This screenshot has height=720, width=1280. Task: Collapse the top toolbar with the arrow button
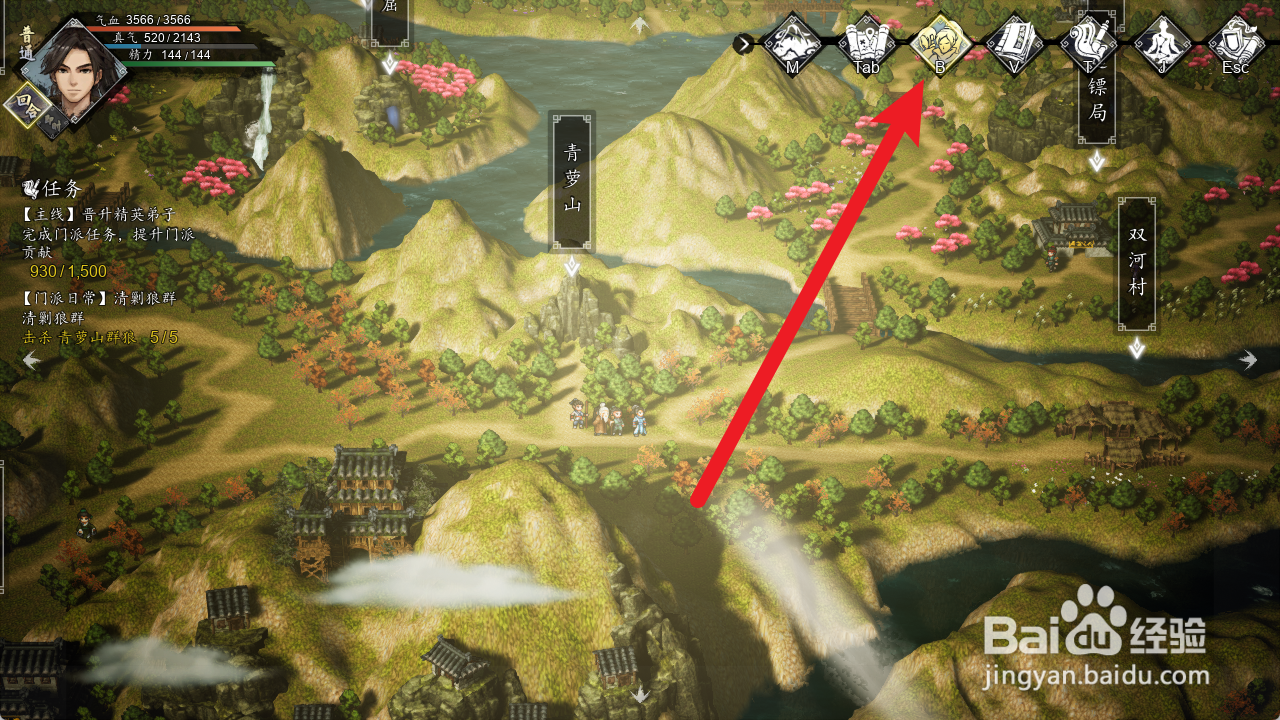pyautogui.click(x=743, y=43)
